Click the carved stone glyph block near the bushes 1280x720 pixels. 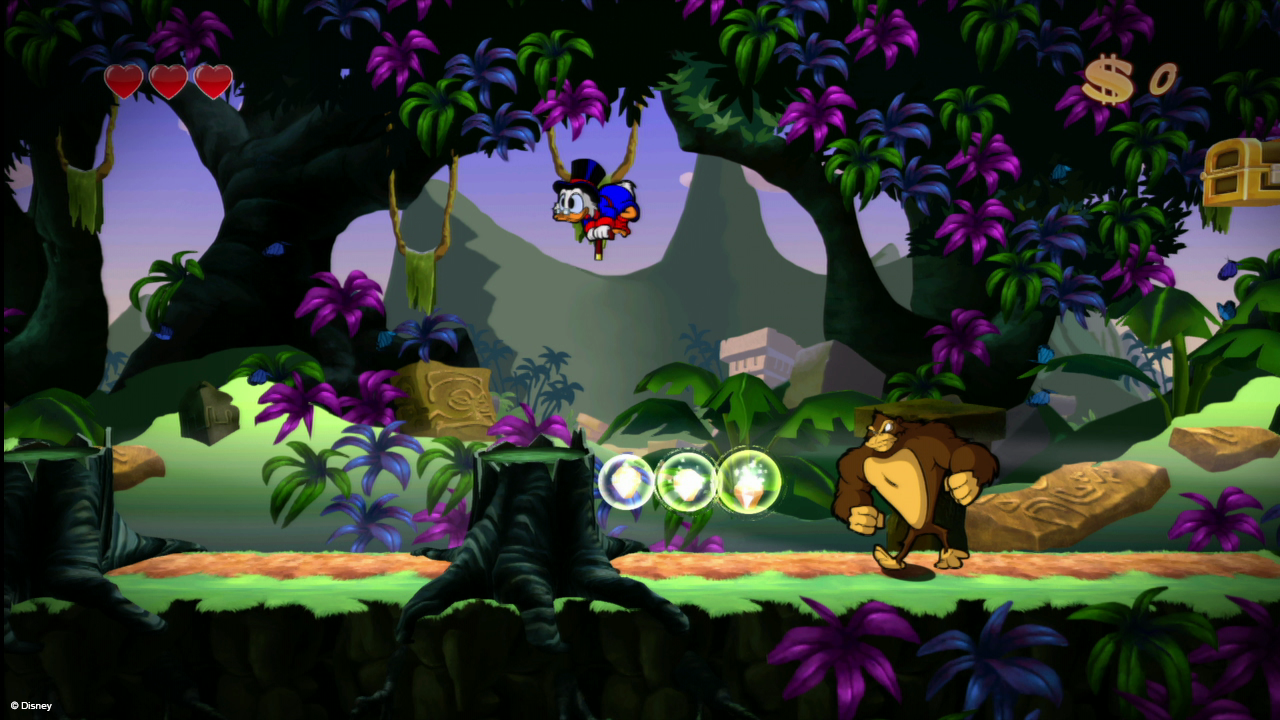444,395
